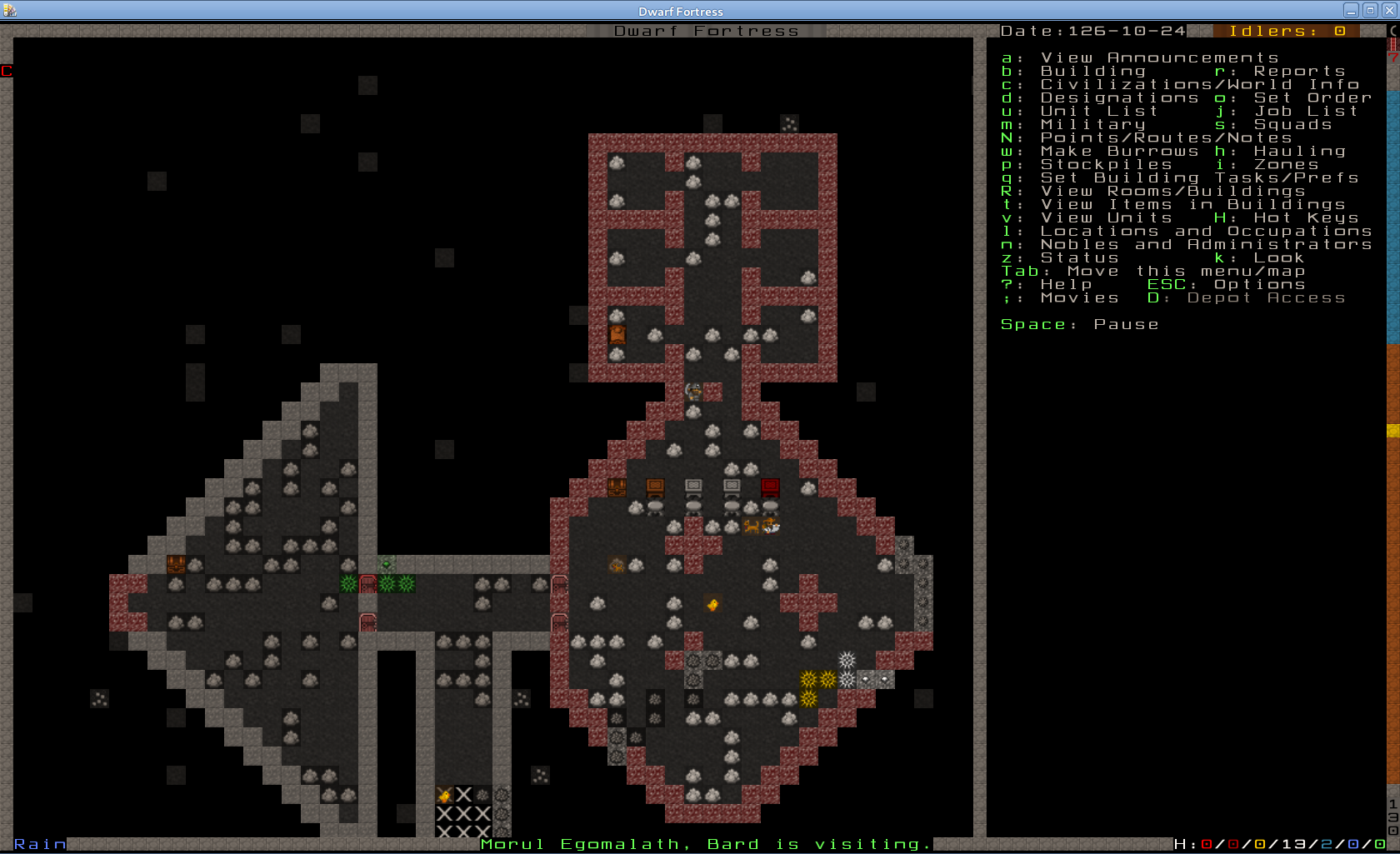The width and height of the screenshot is (1400, 854).
Task: Choose the Designations menu entry
Action: point(1119,97)
